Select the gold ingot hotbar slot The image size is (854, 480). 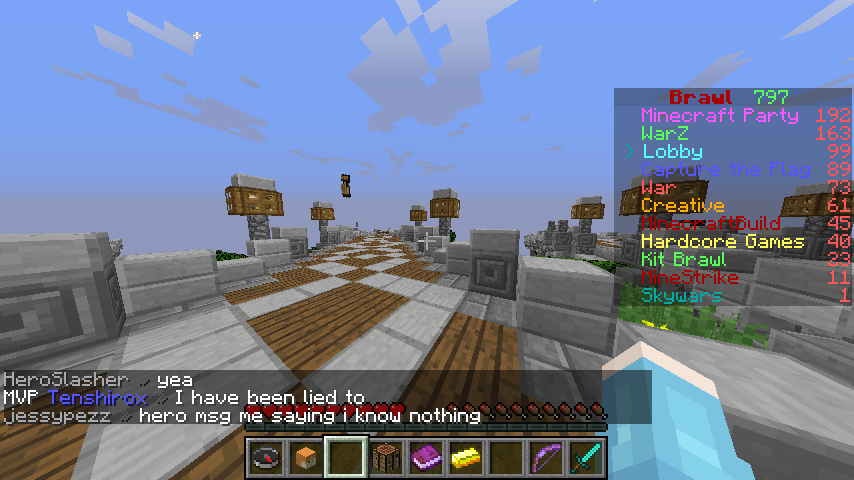(466, 458)
